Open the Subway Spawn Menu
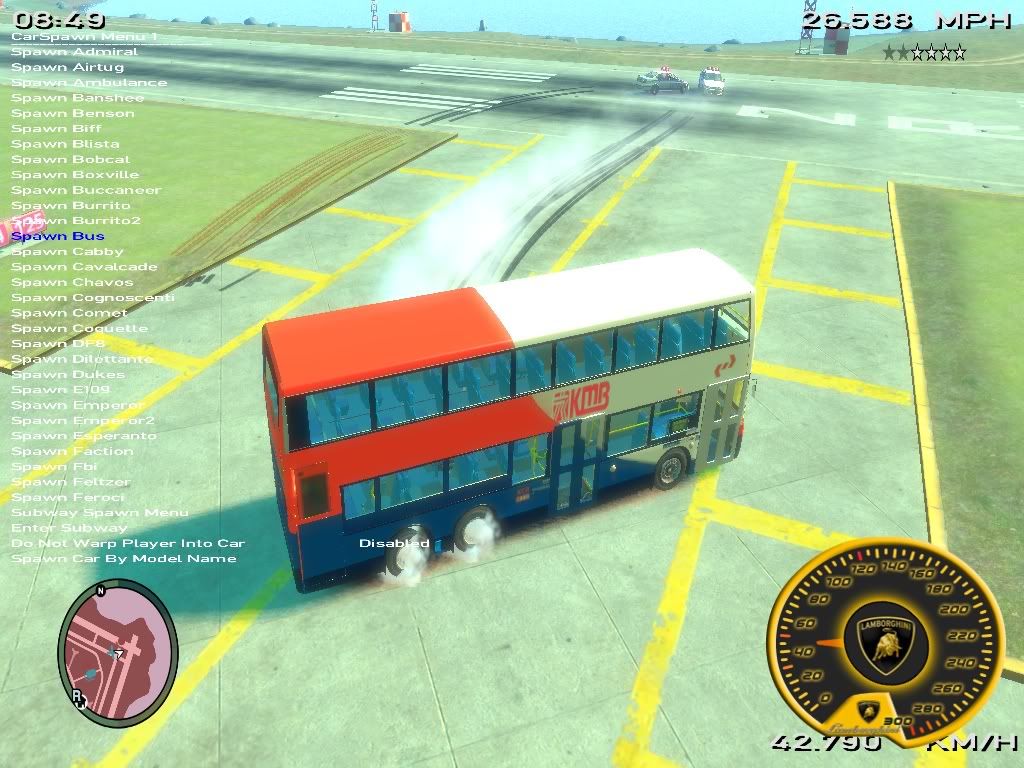Viewport: 1024px width, 768px height. click(99, 513)
